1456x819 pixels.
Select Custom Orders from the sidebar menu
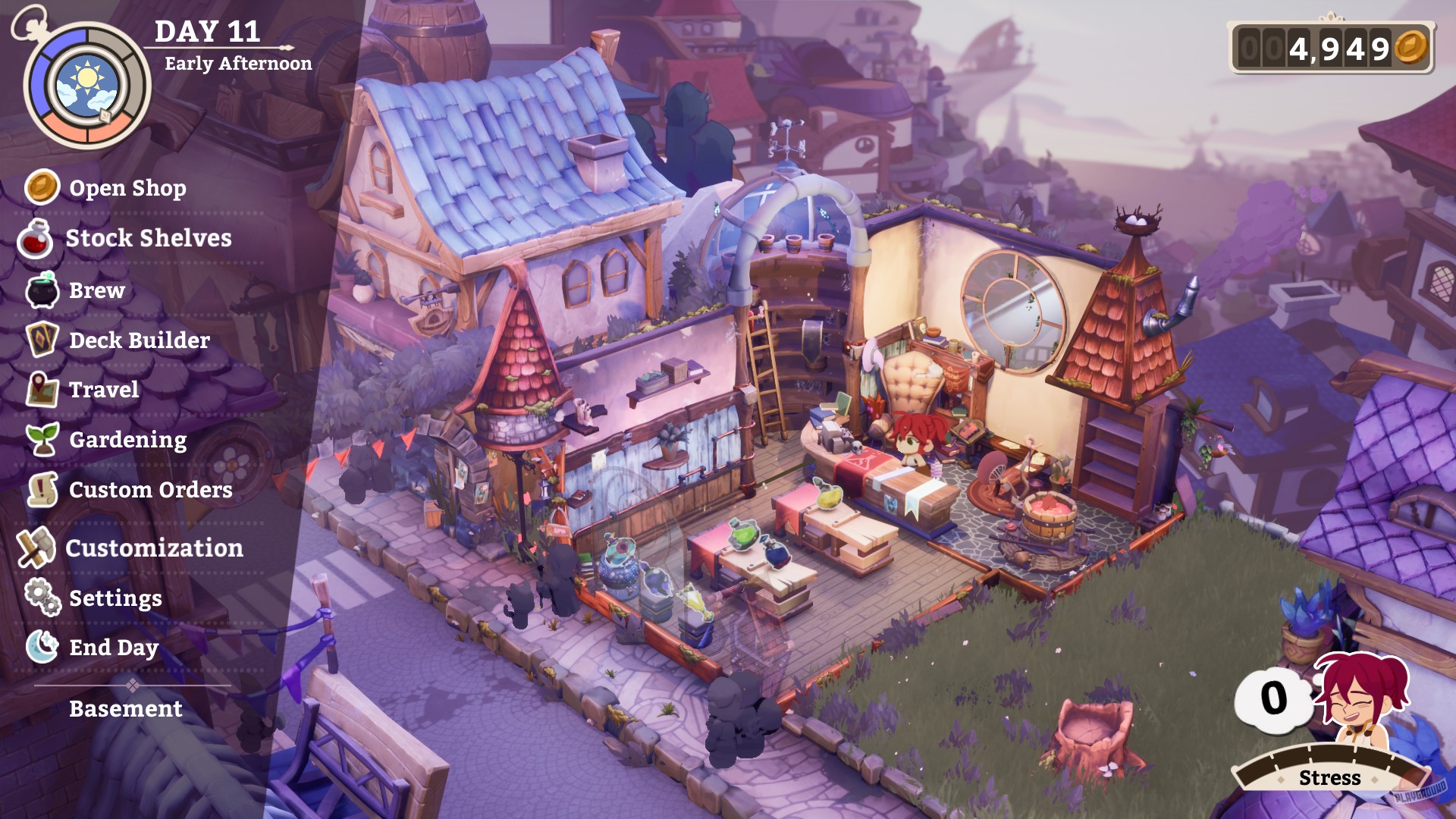[149, 491]
